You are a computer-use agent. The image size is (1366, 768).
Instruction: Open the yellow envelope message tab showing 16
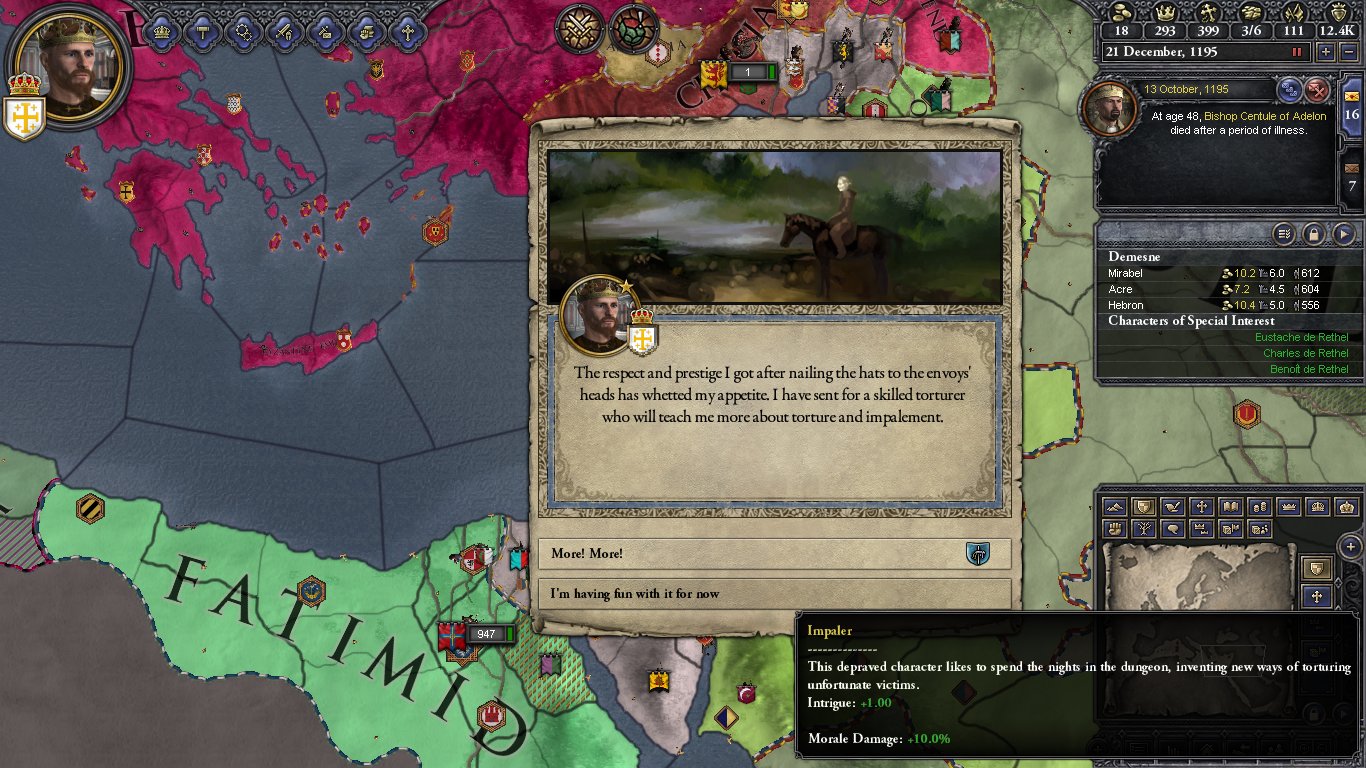click(x=1352, y=108)
